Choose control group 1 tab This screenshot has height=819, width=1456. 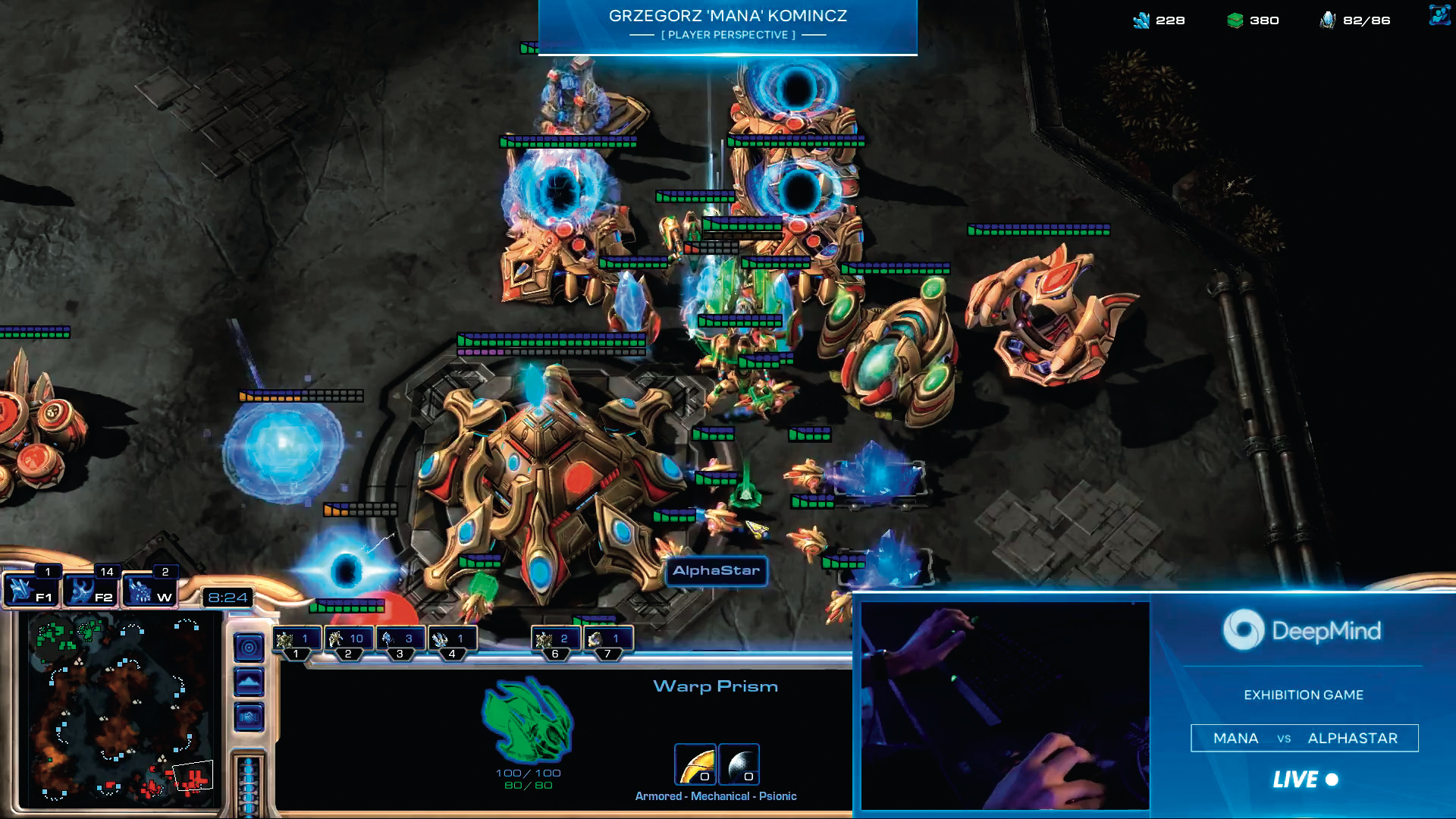pyautogui.click(x=296, y=641)
